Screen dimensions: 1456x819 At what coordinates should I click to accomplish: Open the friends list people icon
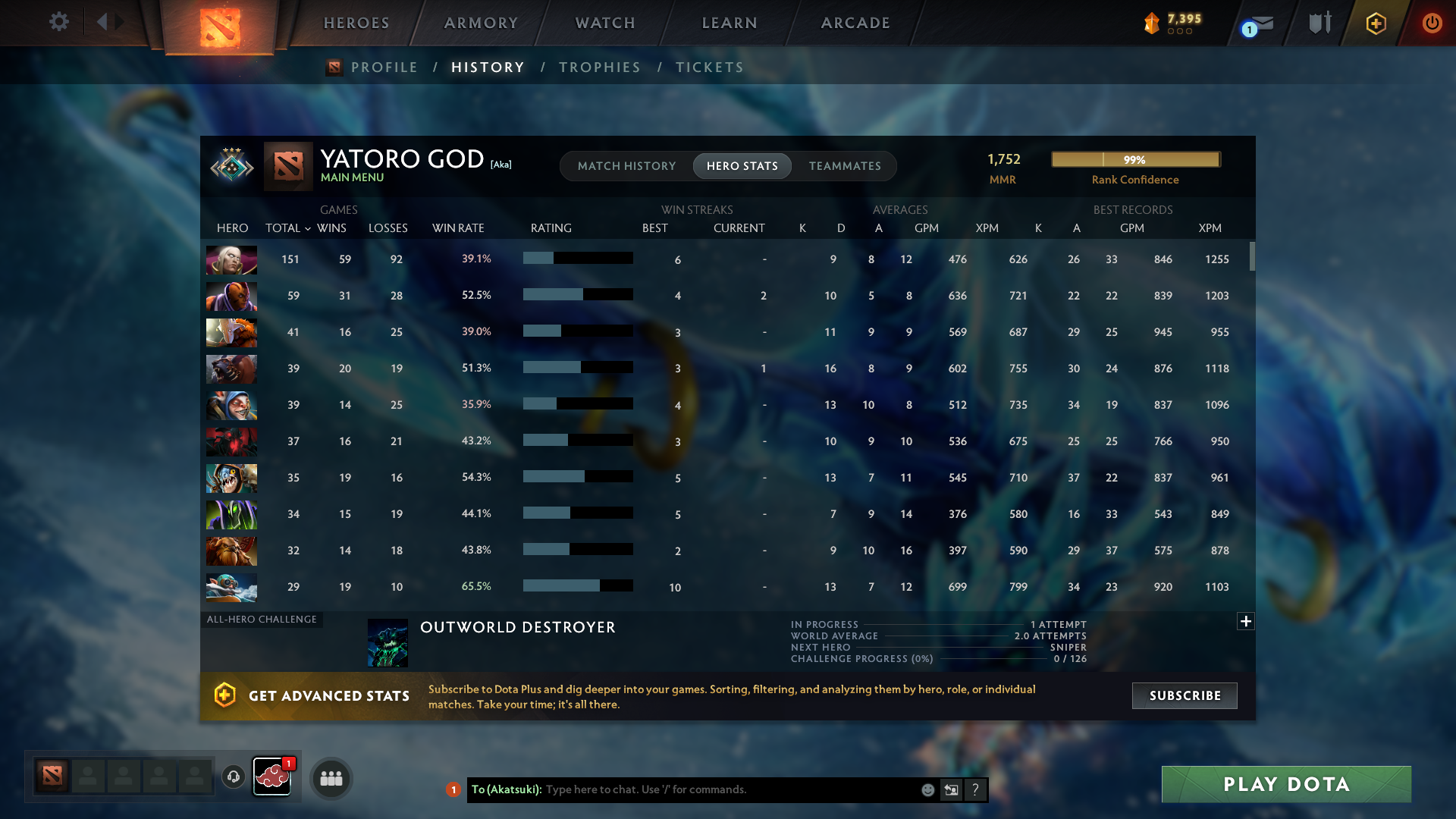click(330, 778)
